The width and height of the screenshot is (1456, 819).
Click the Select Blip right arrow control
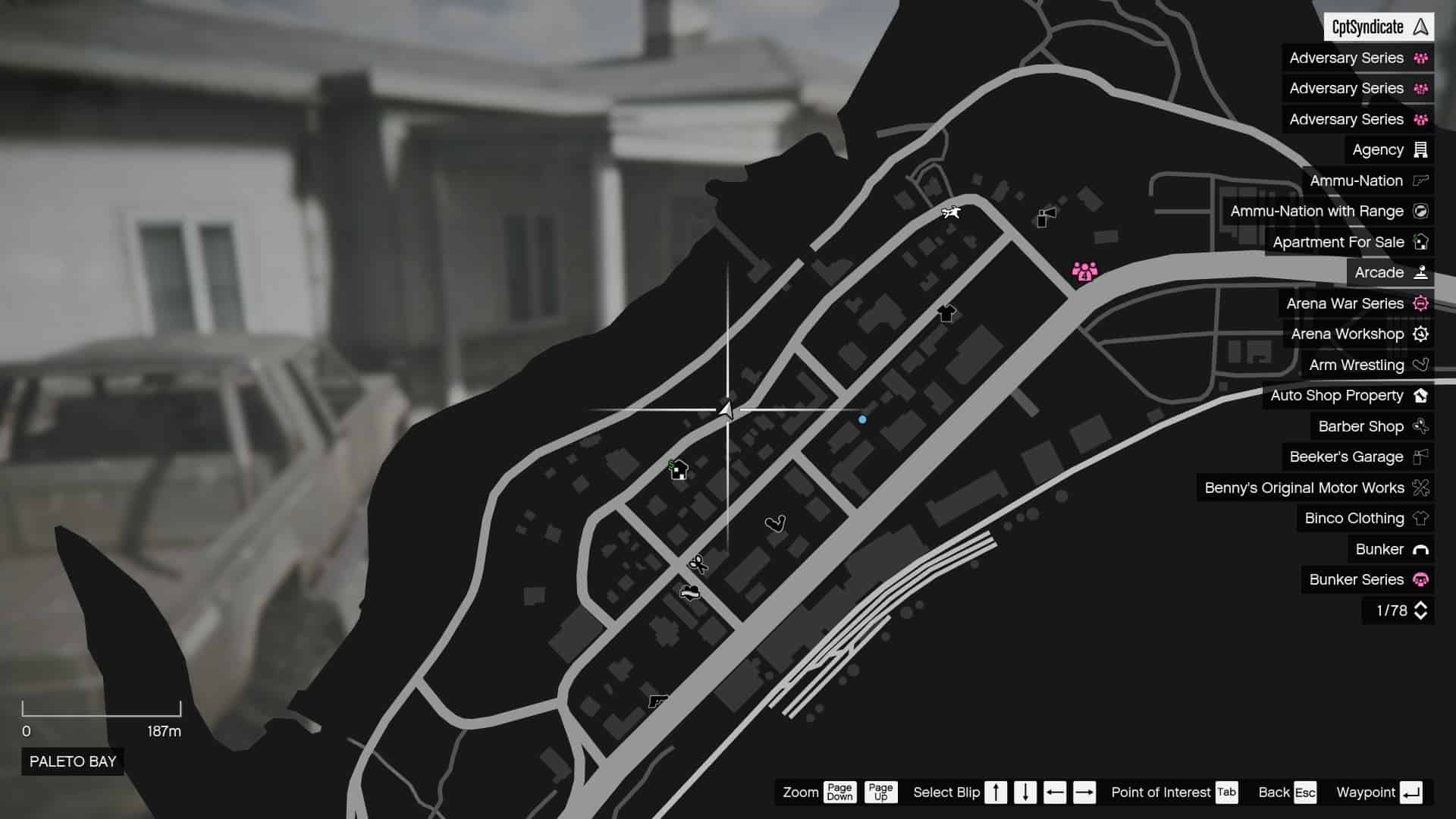1083,792
